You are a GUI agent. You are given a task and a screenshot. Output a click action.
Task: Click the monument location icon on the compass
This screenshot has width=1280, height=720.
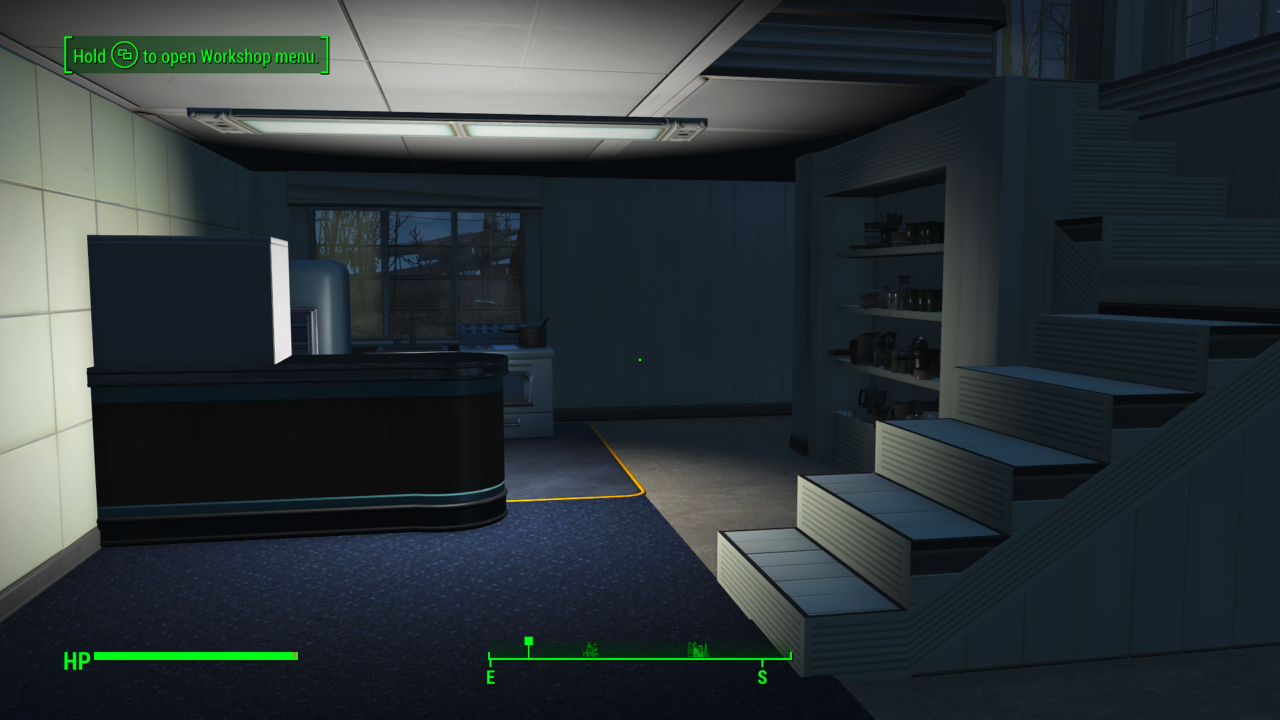click(x=592, y=650)
